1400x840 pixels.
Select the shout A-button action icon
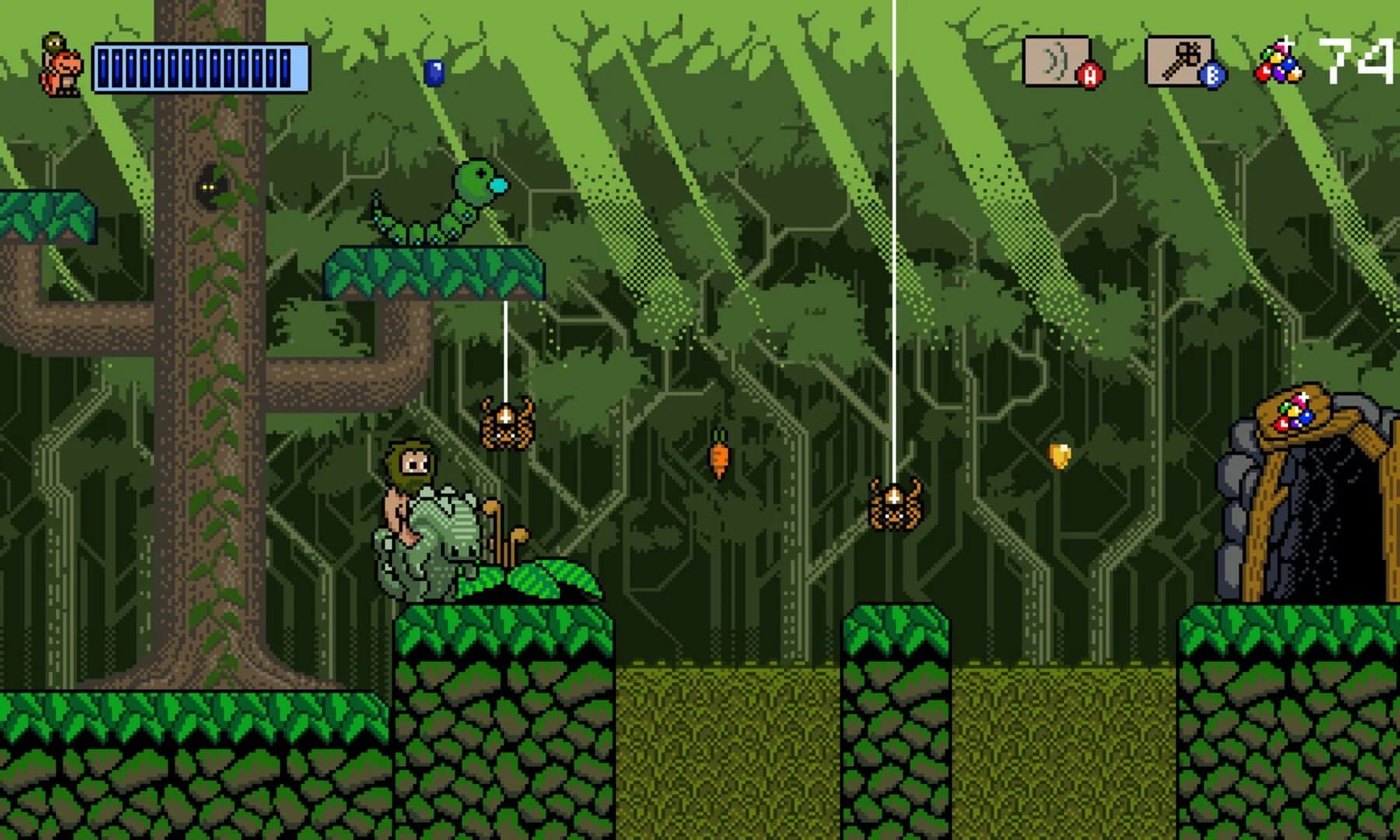[1054, 61]
